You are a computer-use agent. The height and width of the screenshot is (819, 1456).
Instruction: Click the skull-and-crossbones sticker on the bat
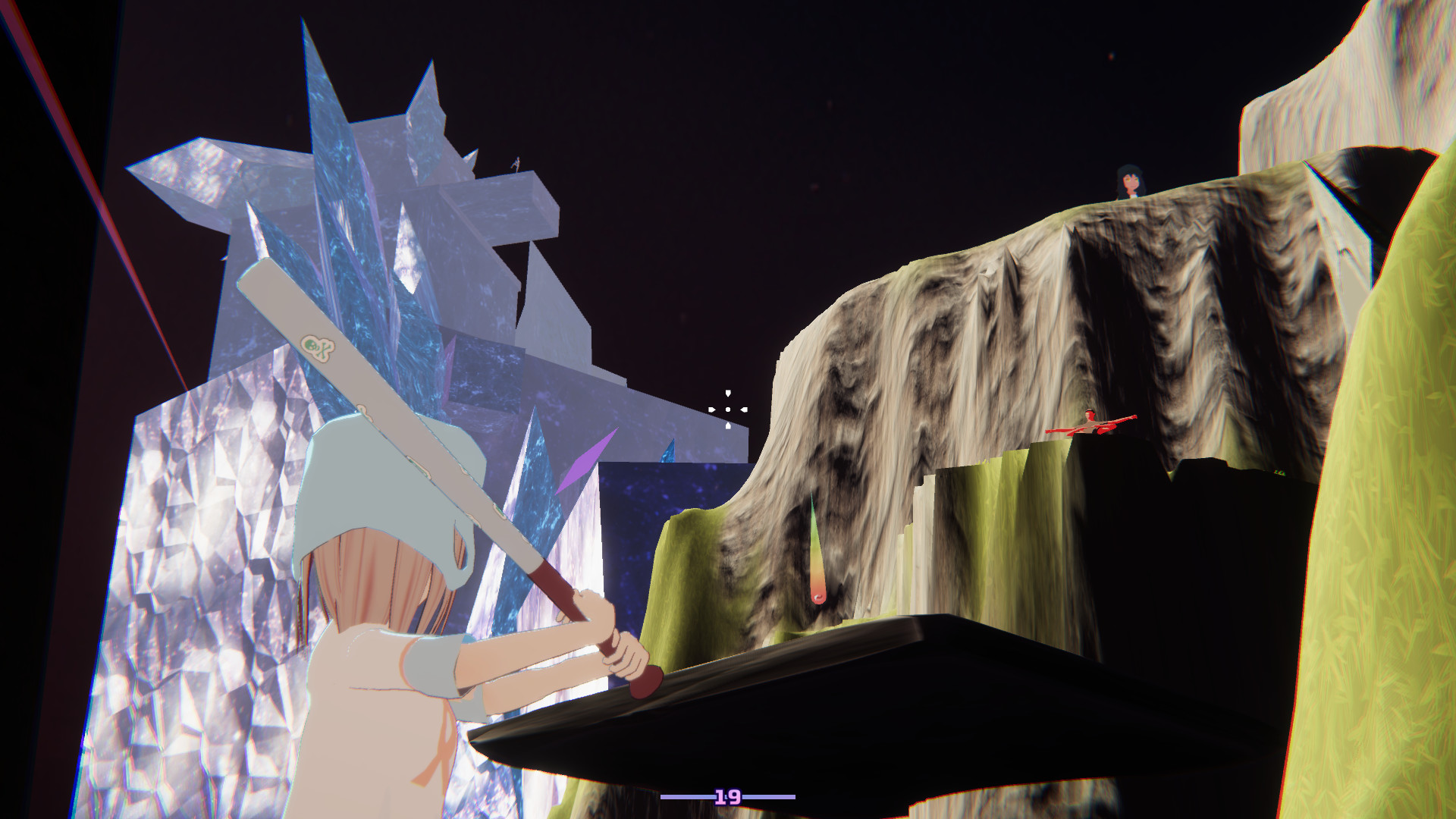point(316,349)
